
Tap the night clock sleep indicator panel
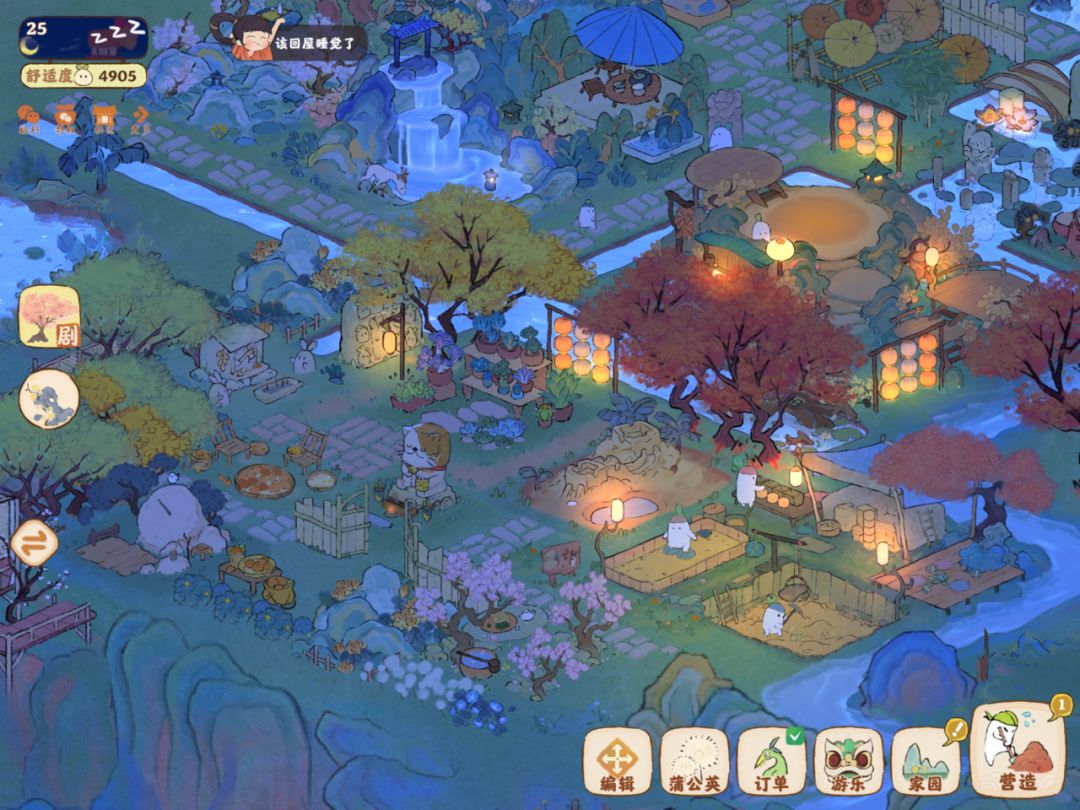(84, 36)
